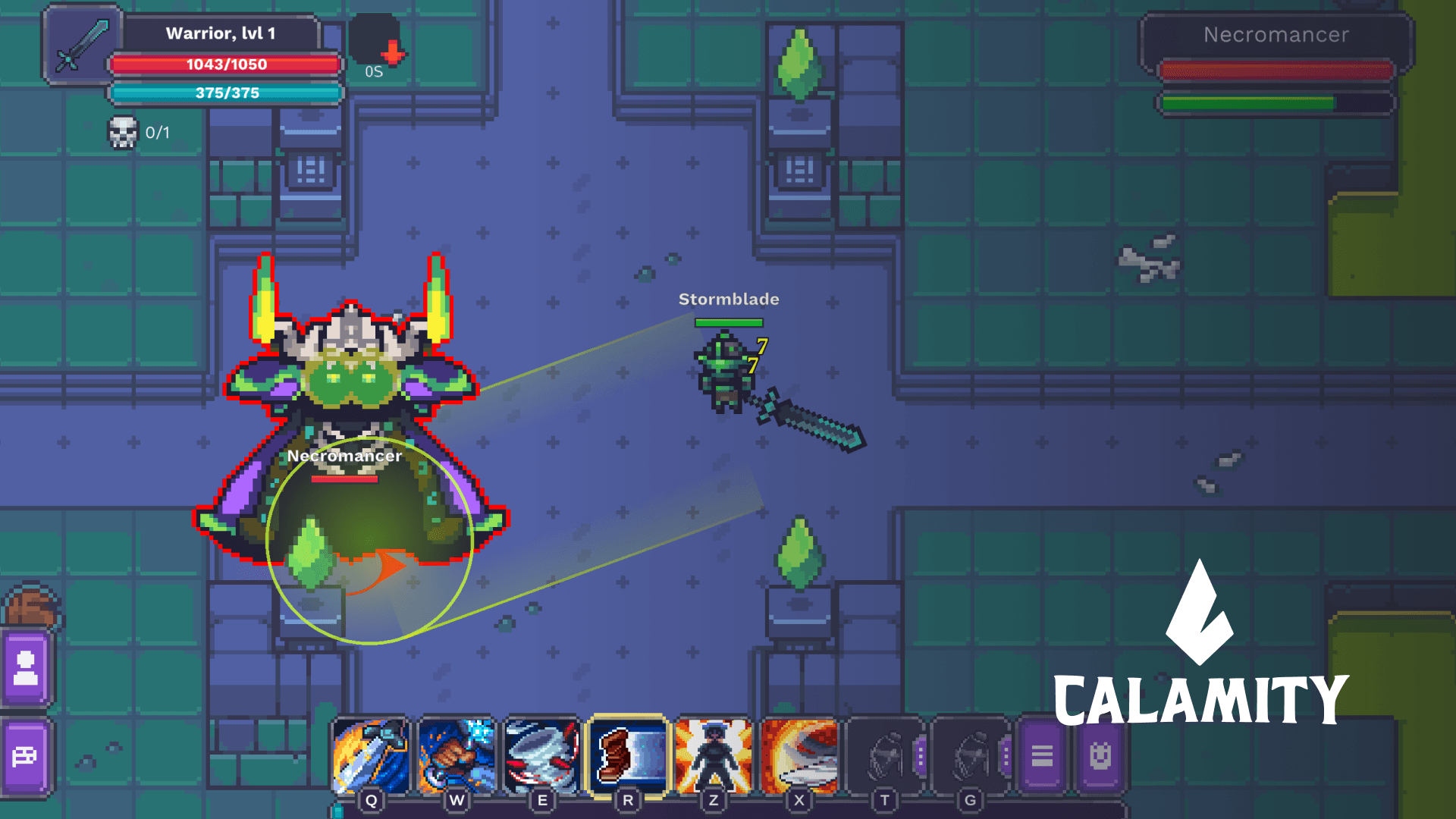
Task: Open the chat panel icon
Action: [26, 755]
